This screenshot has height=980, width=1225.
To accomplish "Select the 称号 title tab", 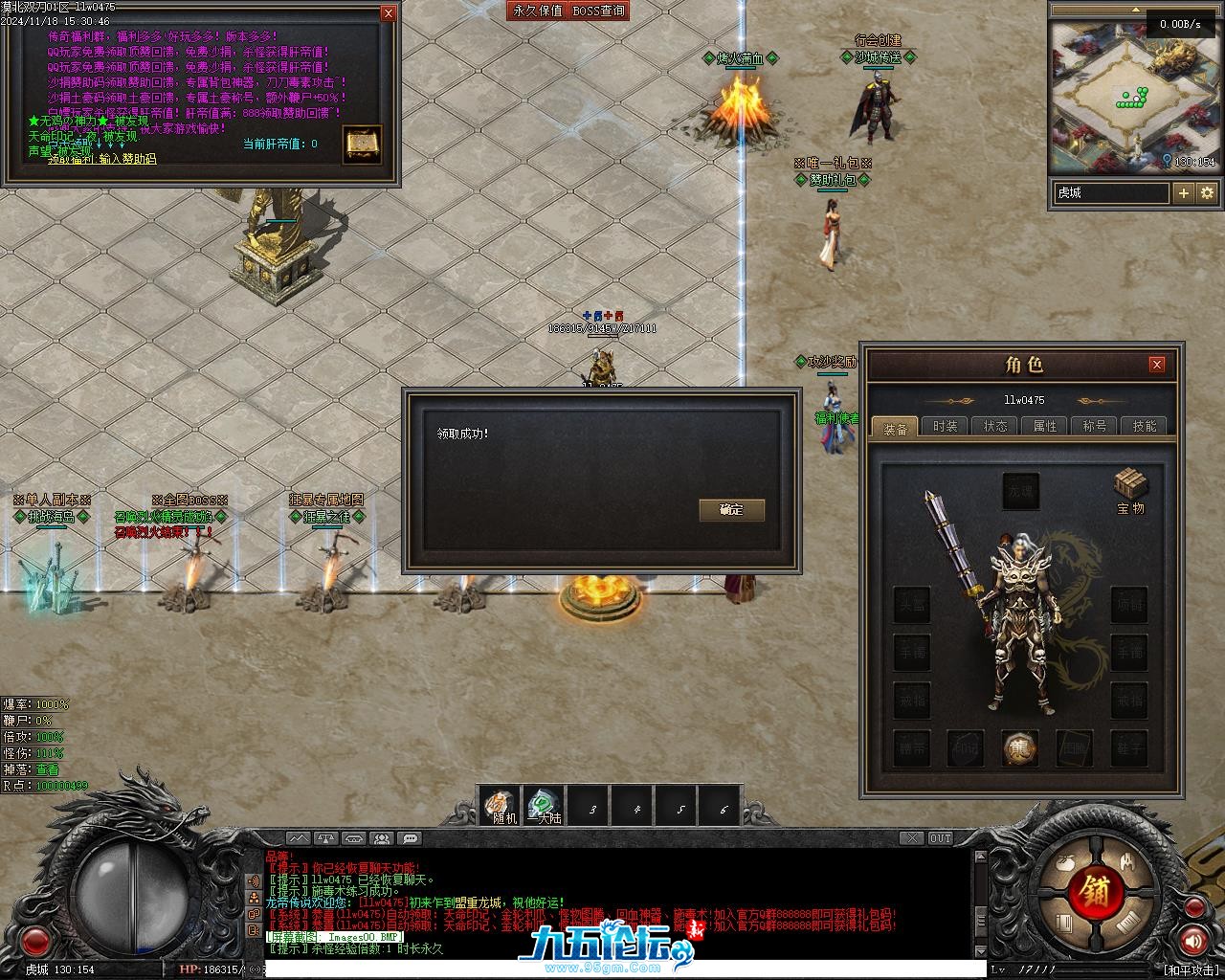I will [1095, 427].
